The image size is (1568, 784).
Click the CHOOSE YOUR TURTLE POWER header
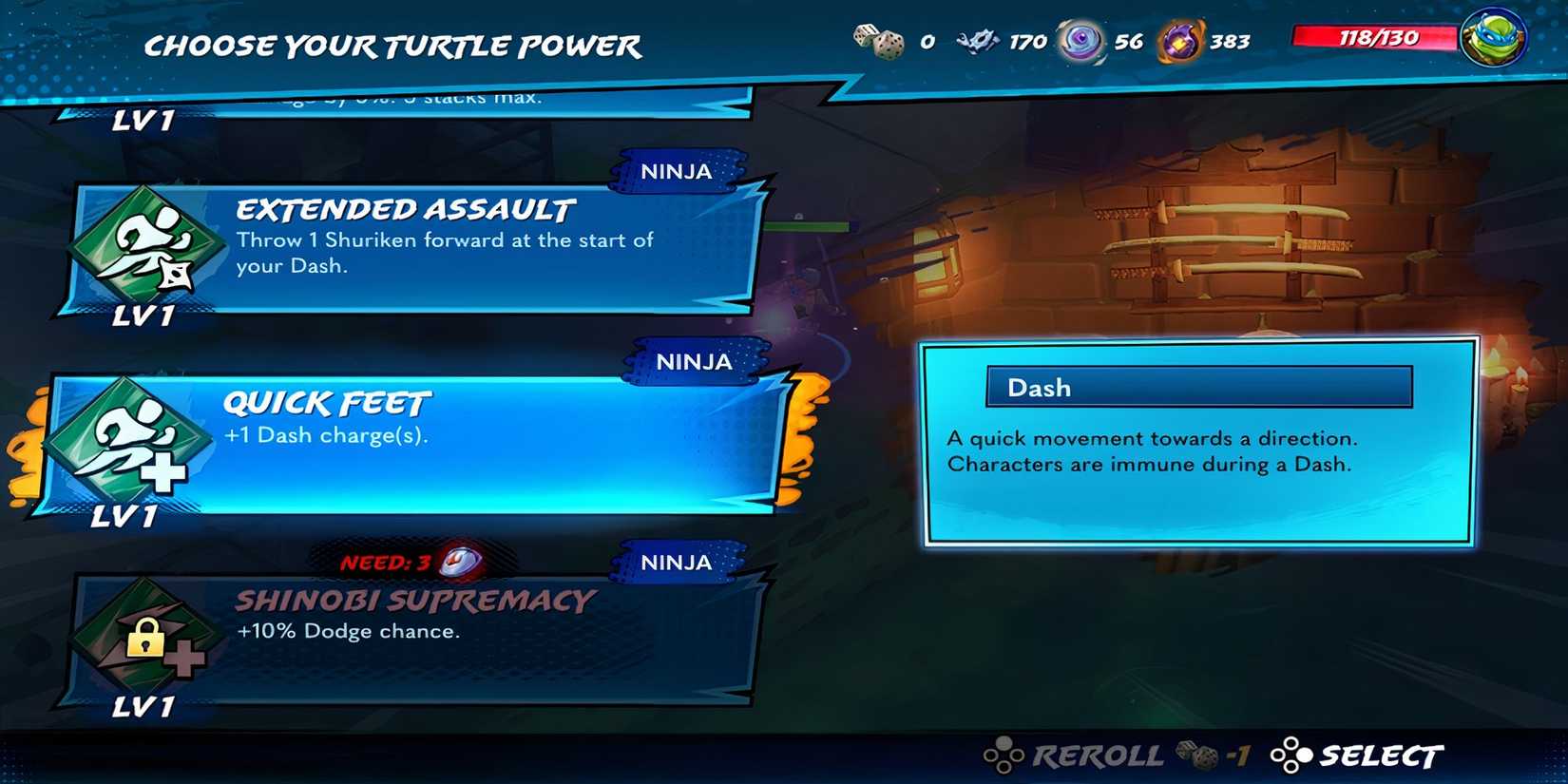392,45
